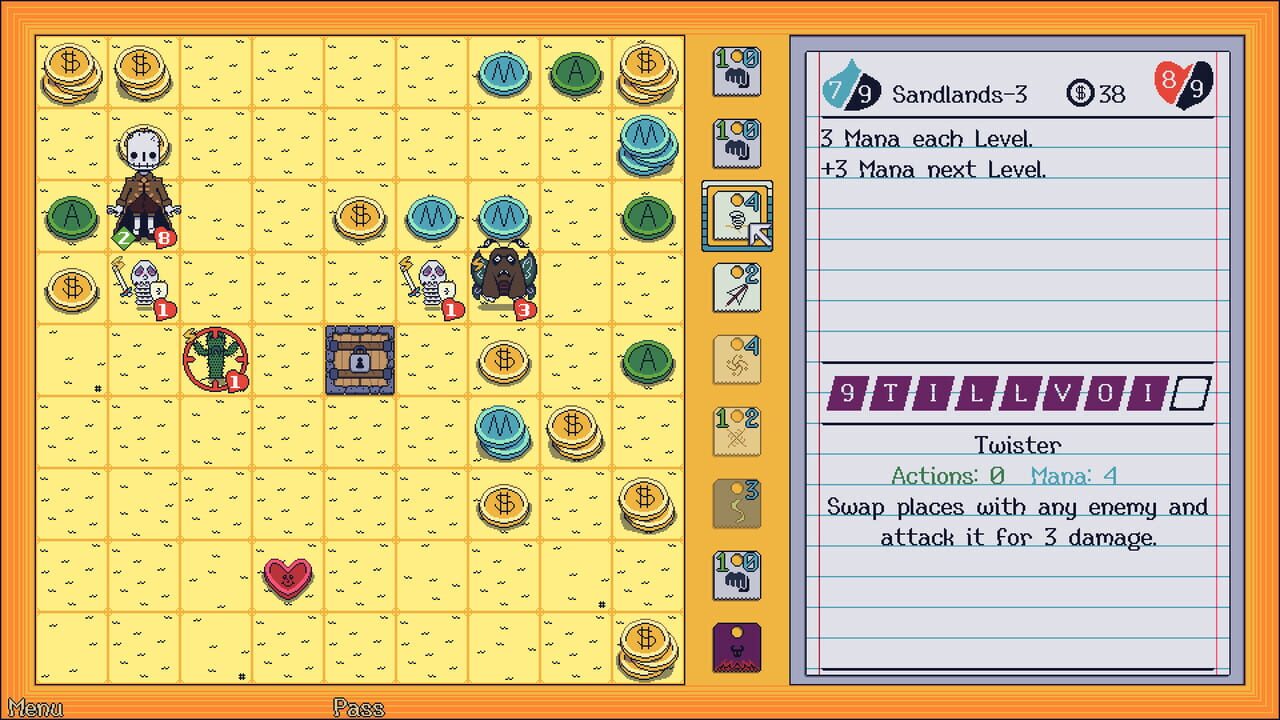Select the winding path spell costing 3 mana
The height and width of the screenshot is (720, 1280).
click(x=737, y=504)
